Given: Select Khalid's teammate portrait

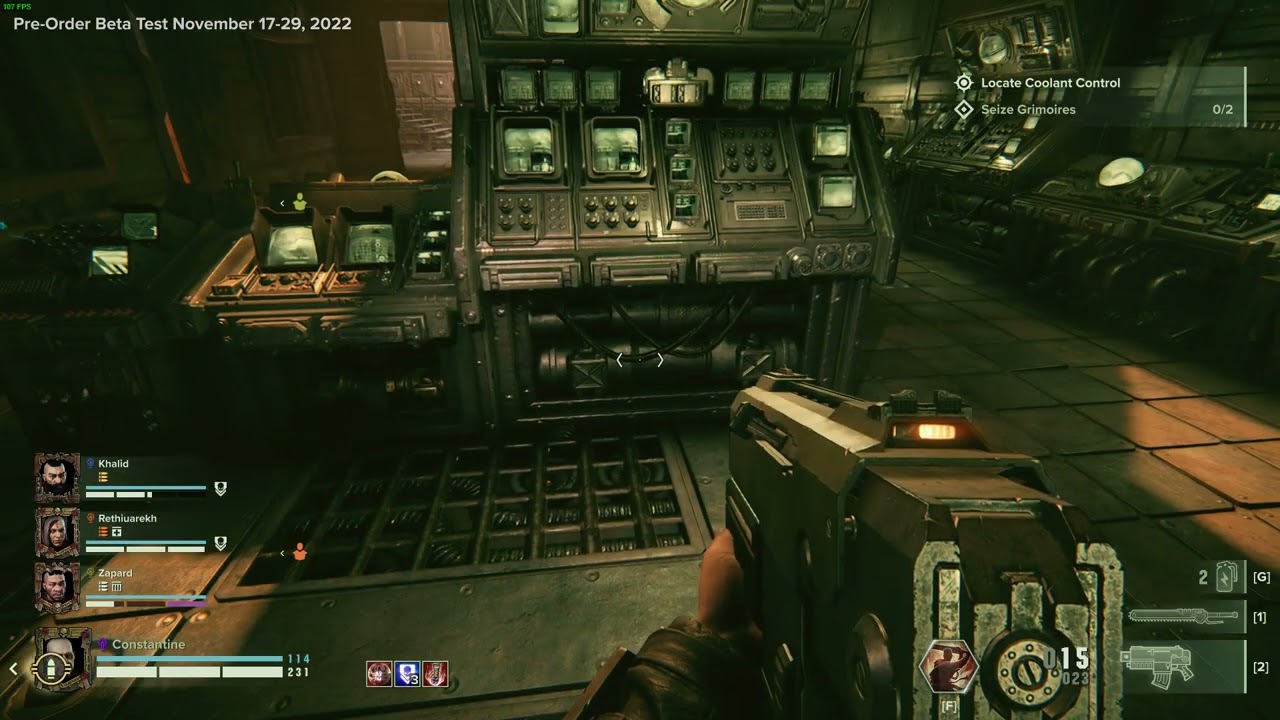Looking at the screenshot, I should pos(57,477).
